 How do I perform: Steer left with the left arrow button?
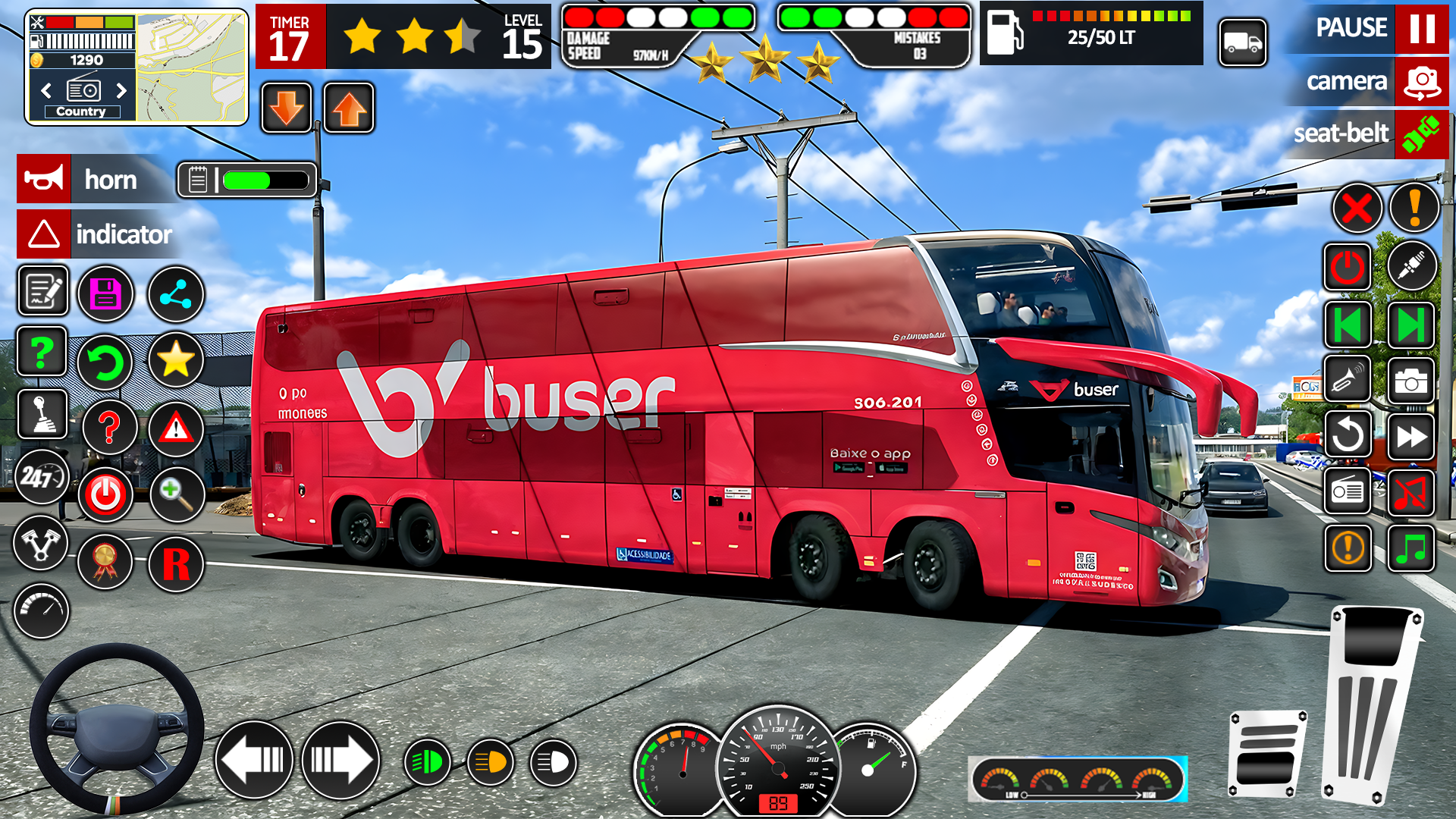point(254,759)
